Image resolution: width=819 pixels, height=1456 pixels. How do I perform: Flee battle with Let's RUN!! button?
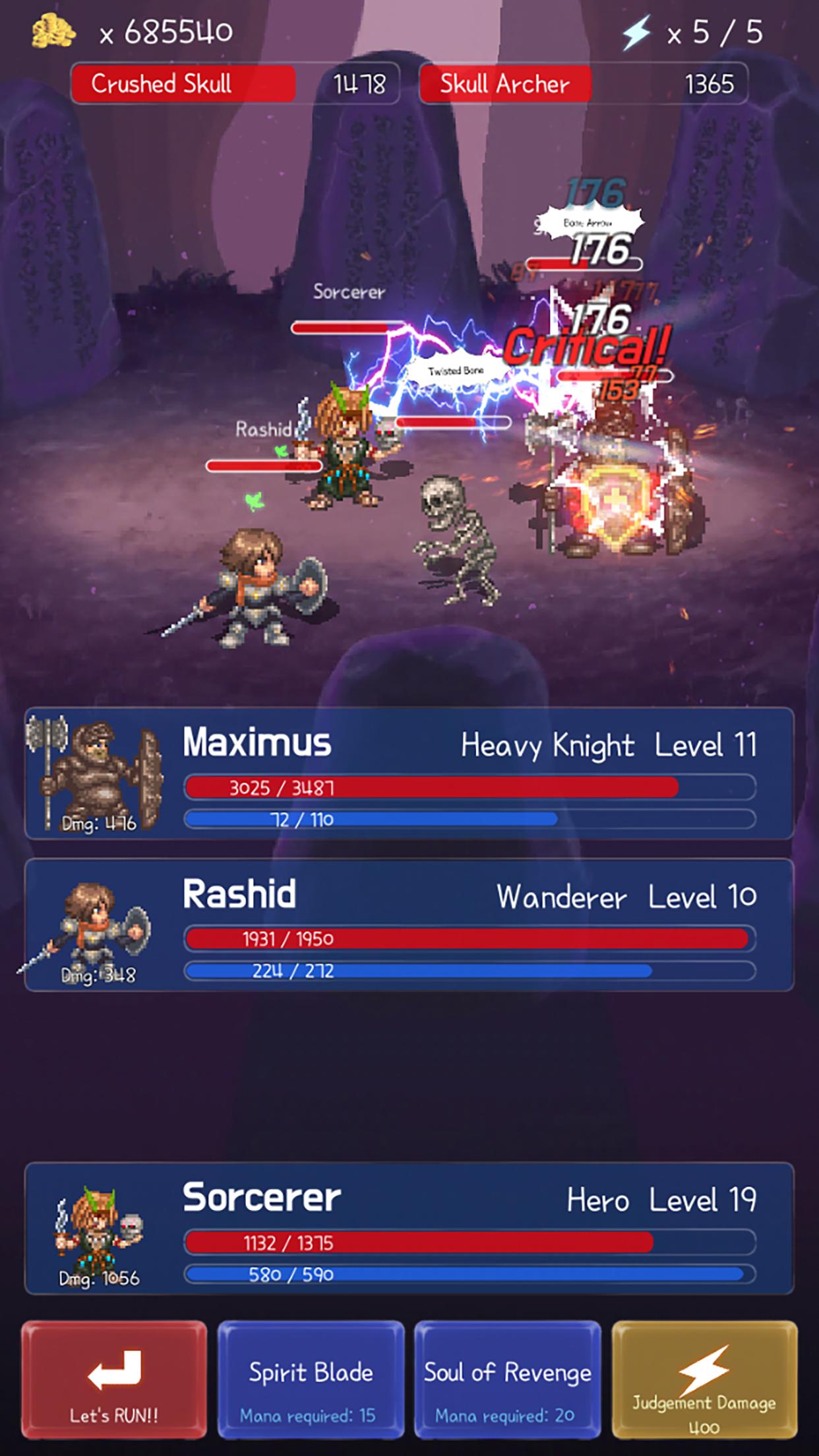click(113, 1380)
